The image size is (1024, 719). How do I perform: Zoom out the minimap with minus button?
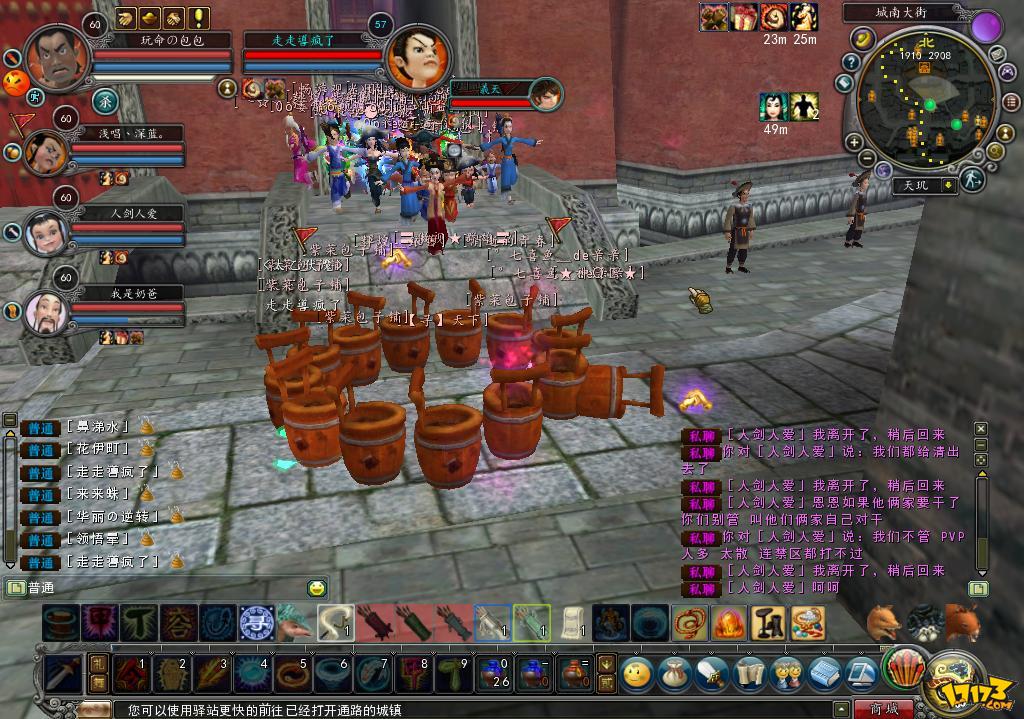click(869, 160)
